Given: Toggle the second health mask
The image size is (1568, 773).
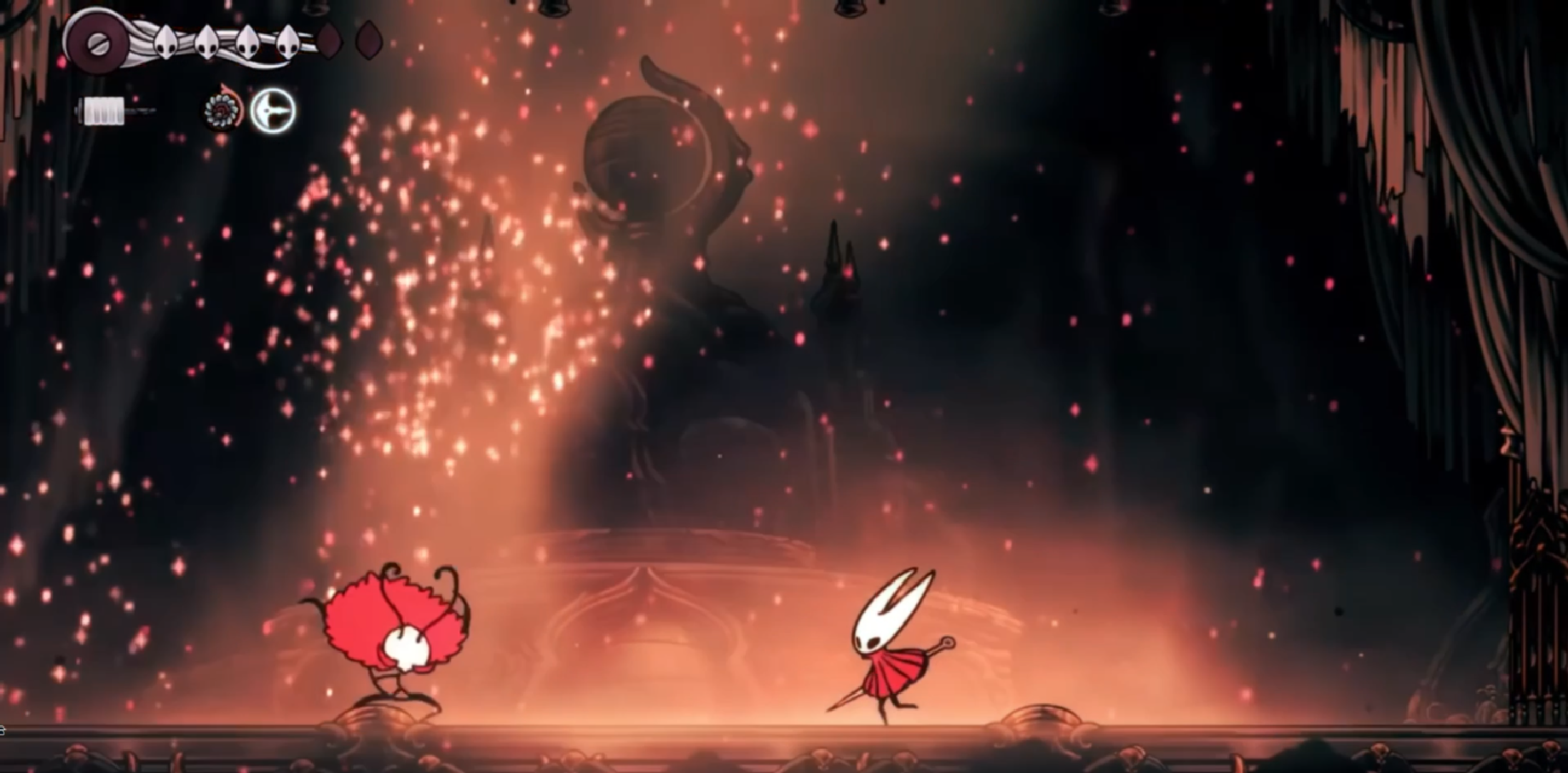Looking at the screenshot, I should 206,42.
